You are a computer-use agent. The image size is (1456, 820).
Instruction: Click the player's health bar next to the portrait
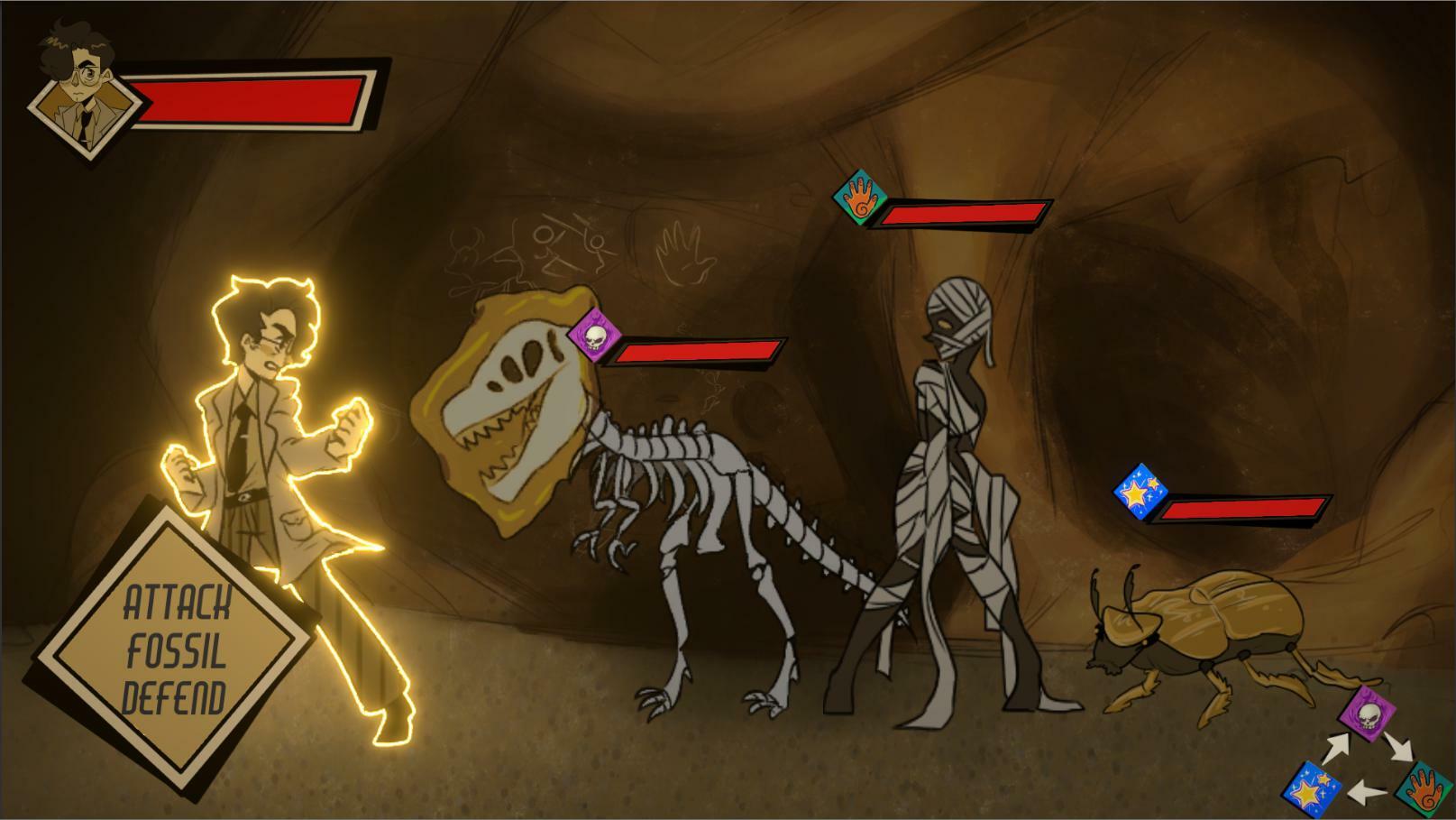click(251, 102)
